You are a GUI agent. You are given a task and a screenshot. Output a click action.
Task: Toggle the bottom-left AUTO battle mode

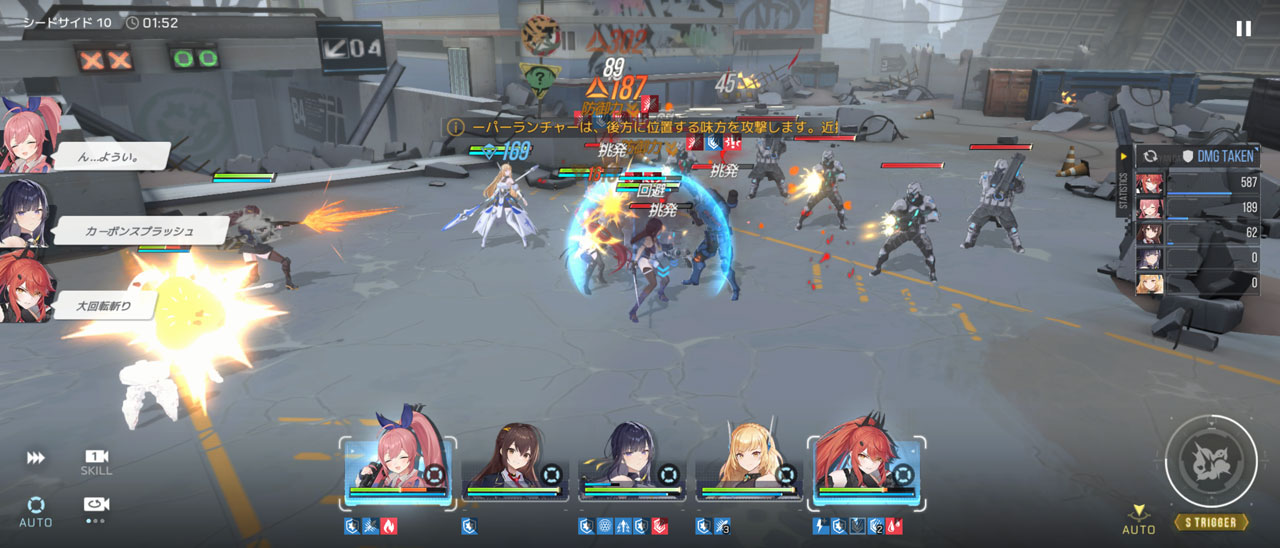(x=36, y=510)
